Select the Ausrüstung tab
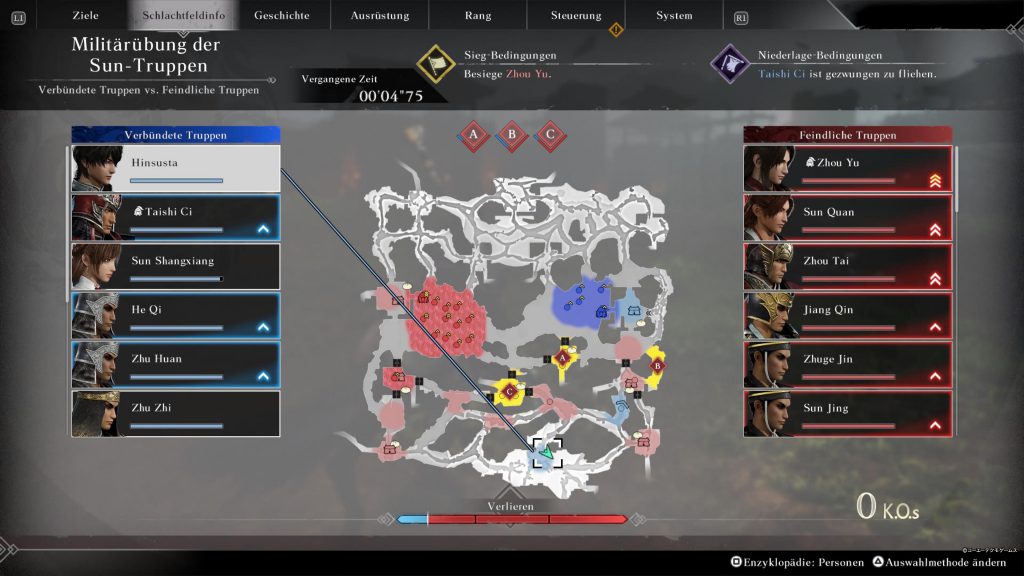 [380, 15]
